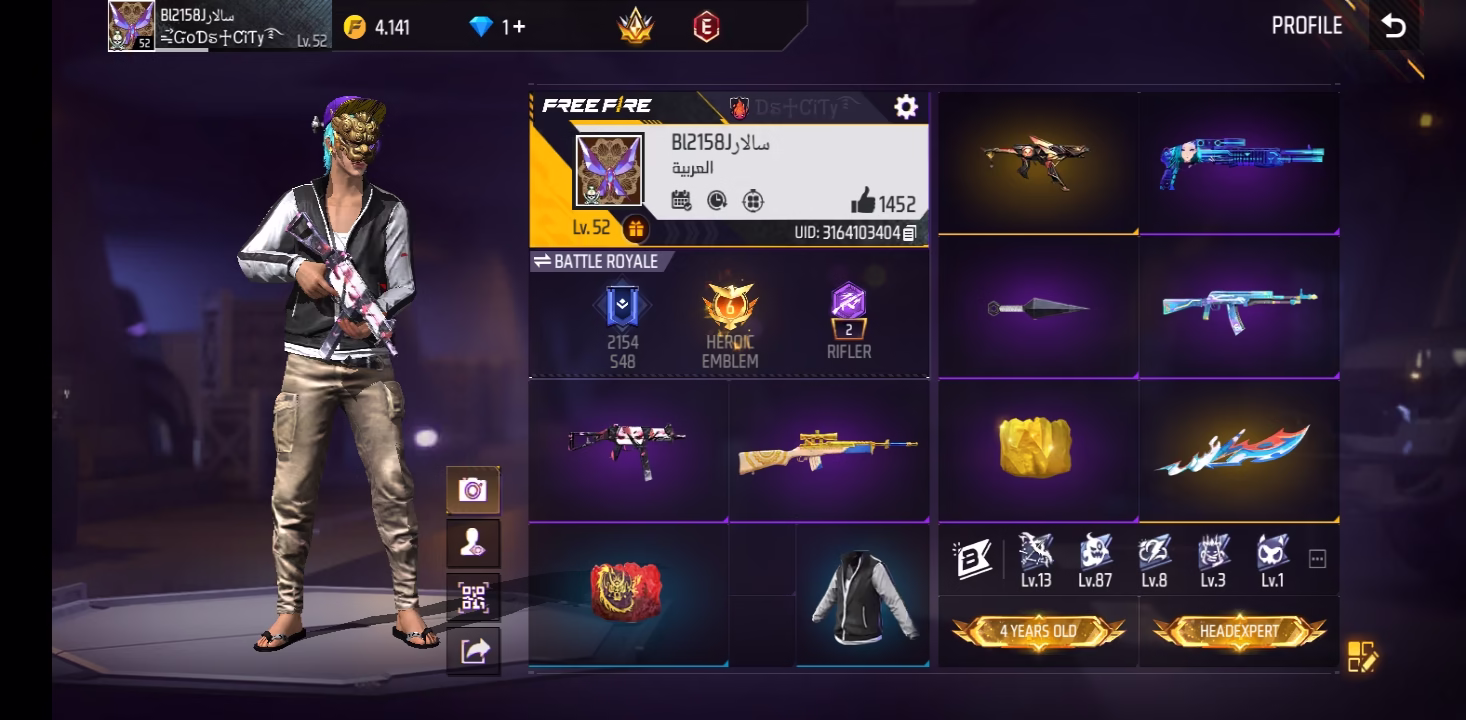1466x720 pixels.
Task: Open the gift box beside Lv.52
Action: [x=635, y=229]
